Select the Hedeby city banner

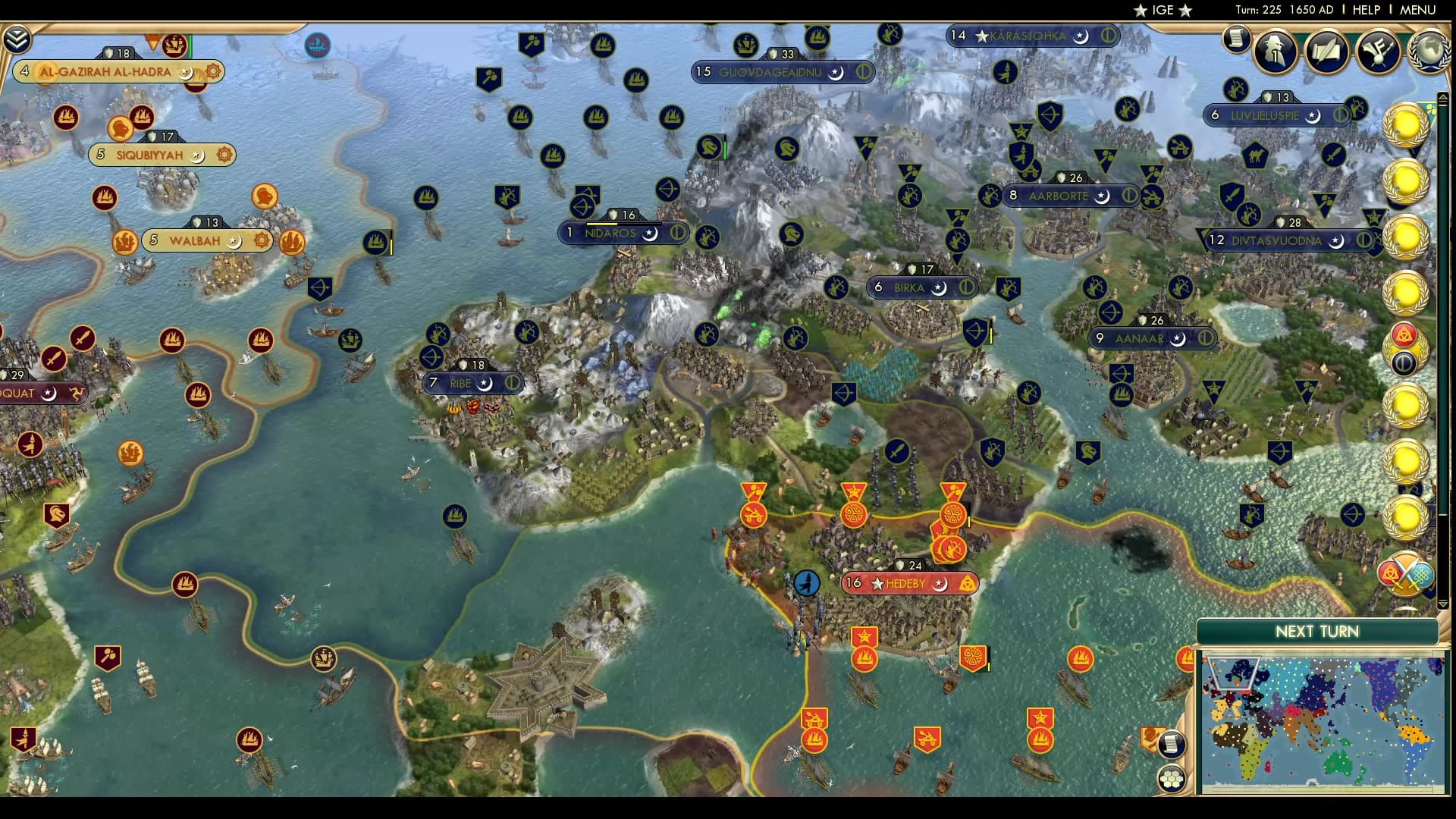(x=908, y=582)
